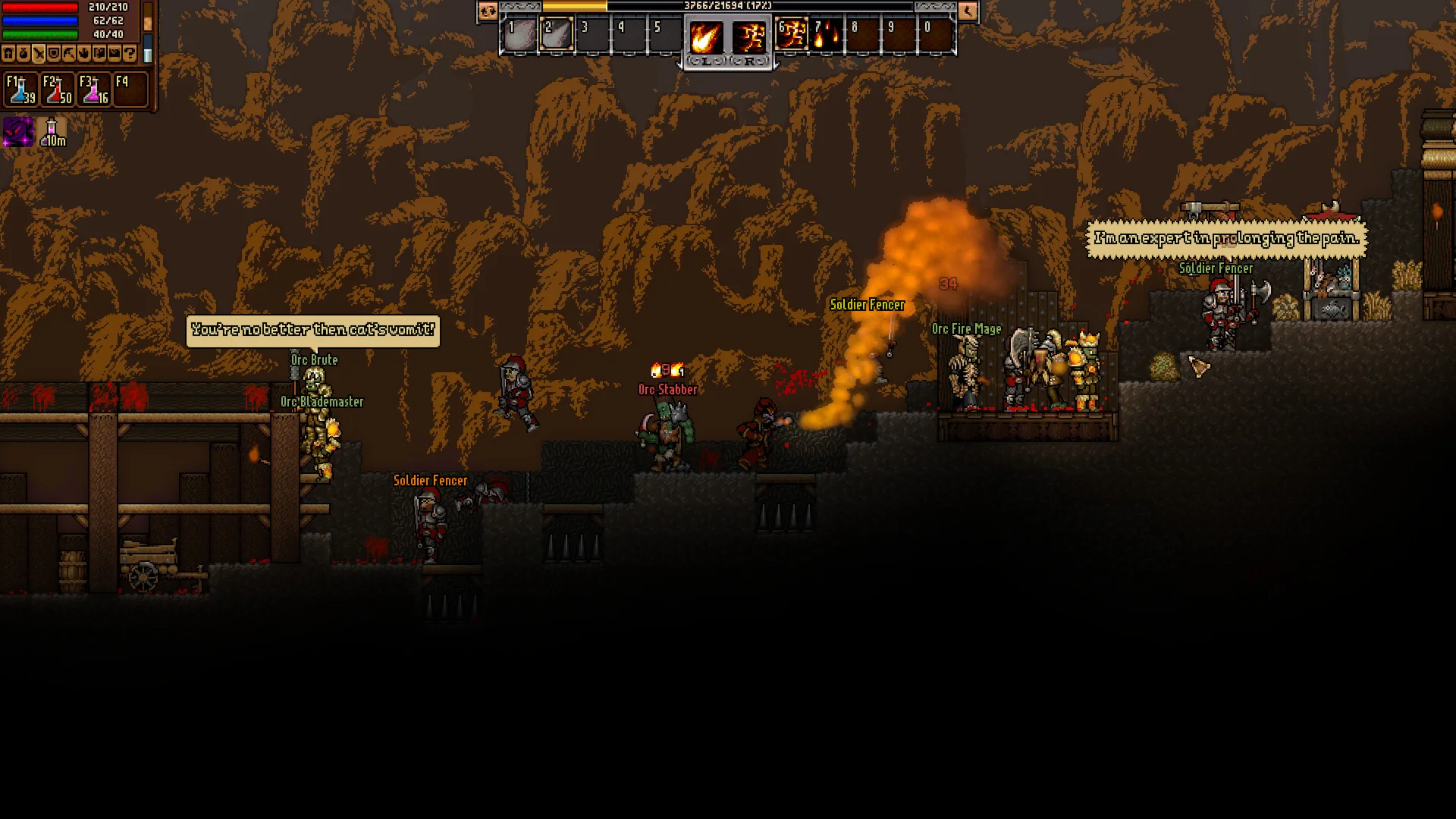The image size is (1456, 819).
Task: Open the shield menu button
Action: [x=54, y=54]
